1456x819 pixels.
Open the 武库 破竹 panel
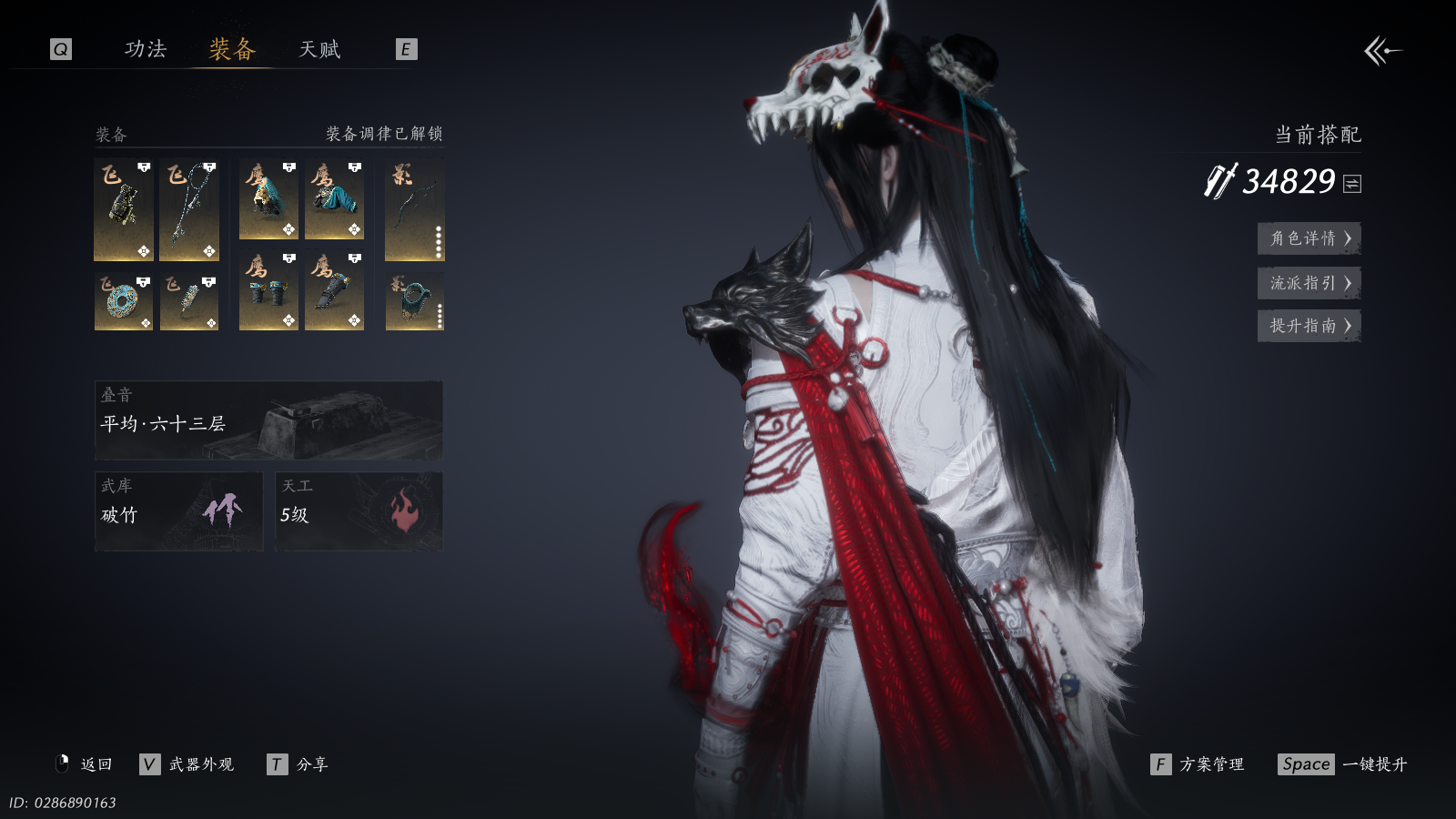coord(178,511)
